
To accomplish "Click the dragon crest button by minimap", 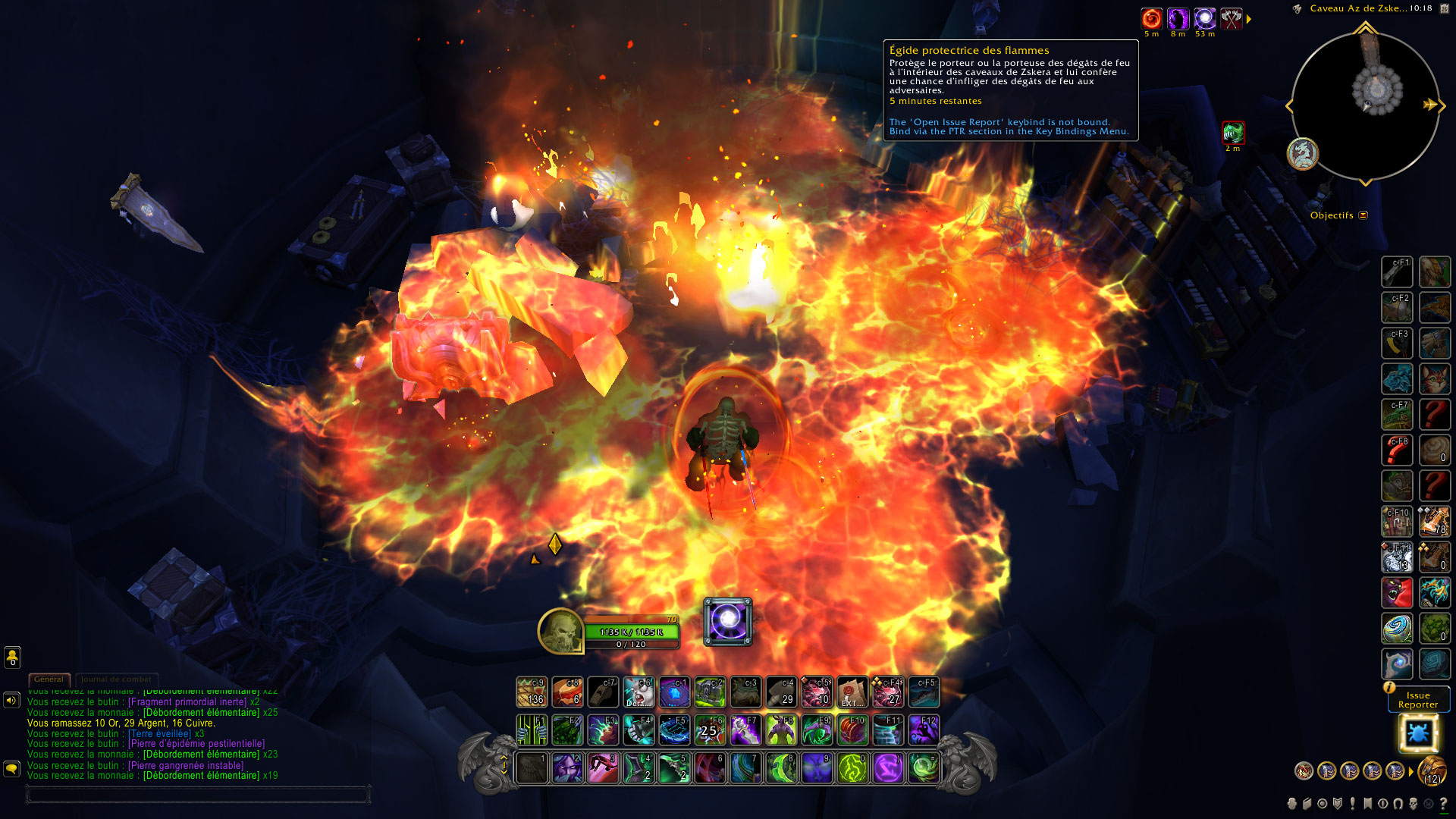I will tap(1303, 154).
